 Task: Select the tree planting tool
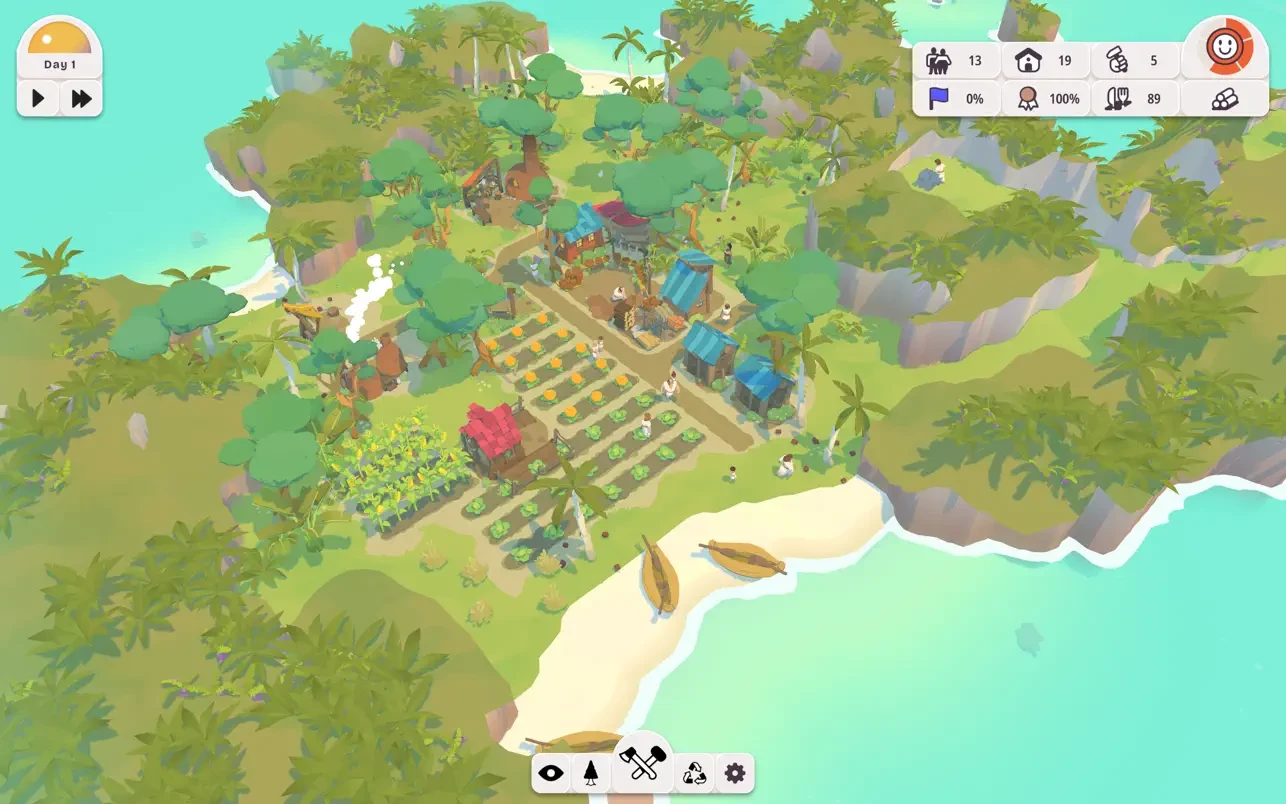(x=596, y=772)
